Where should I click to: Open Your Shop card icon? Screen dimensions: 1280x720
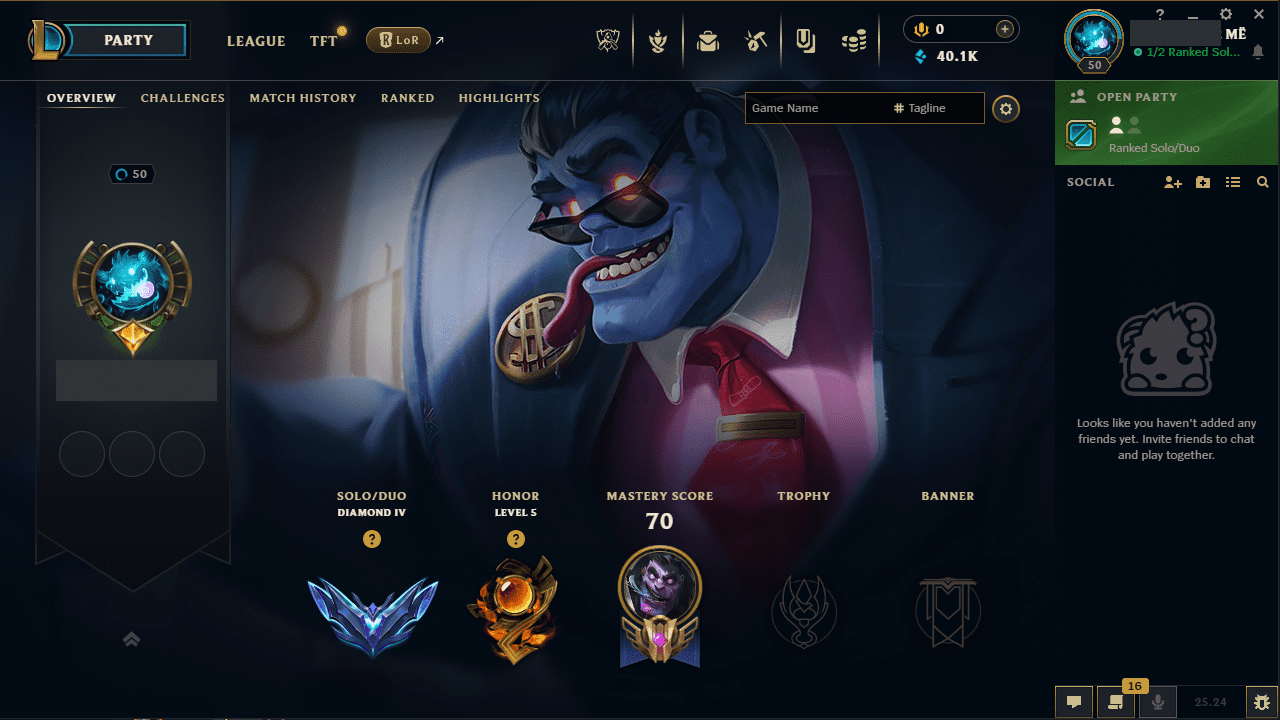805,41
